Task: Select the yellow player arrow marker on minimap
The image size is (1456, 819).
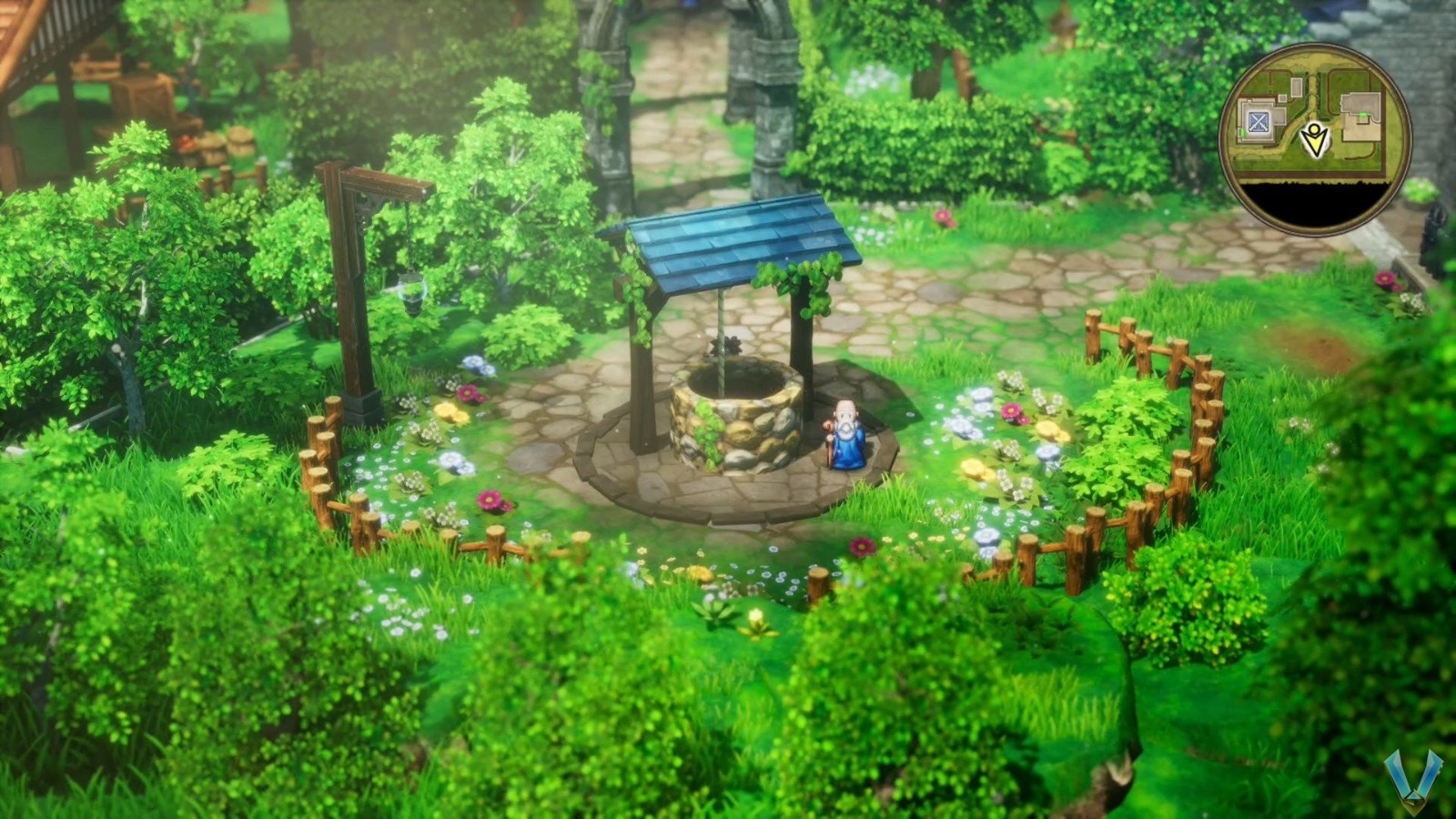Action: coord(1313,137)
